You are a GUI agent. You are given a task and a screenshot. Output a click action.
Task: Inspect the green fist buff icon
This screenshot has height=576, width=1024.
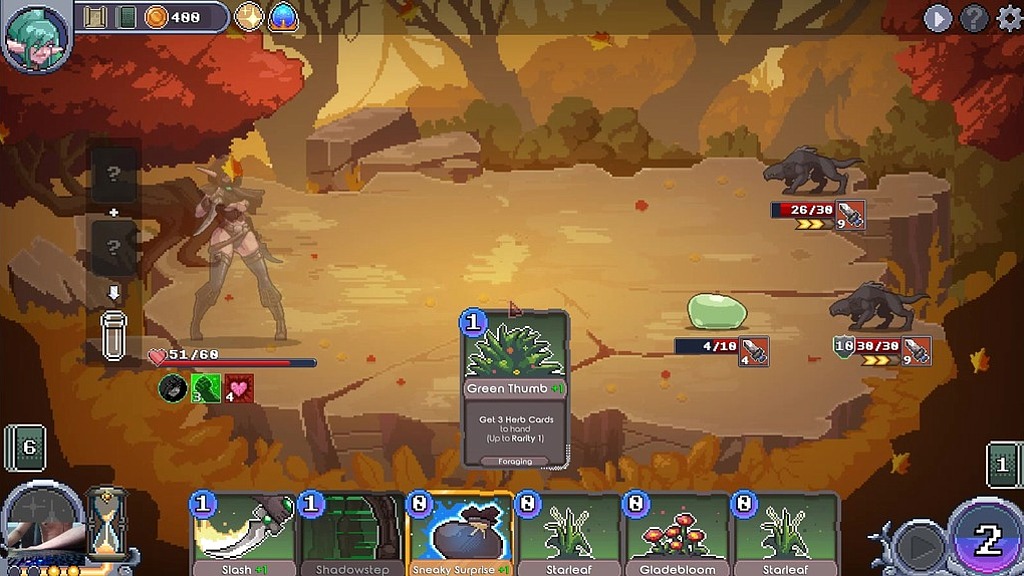tap(205, 388)
